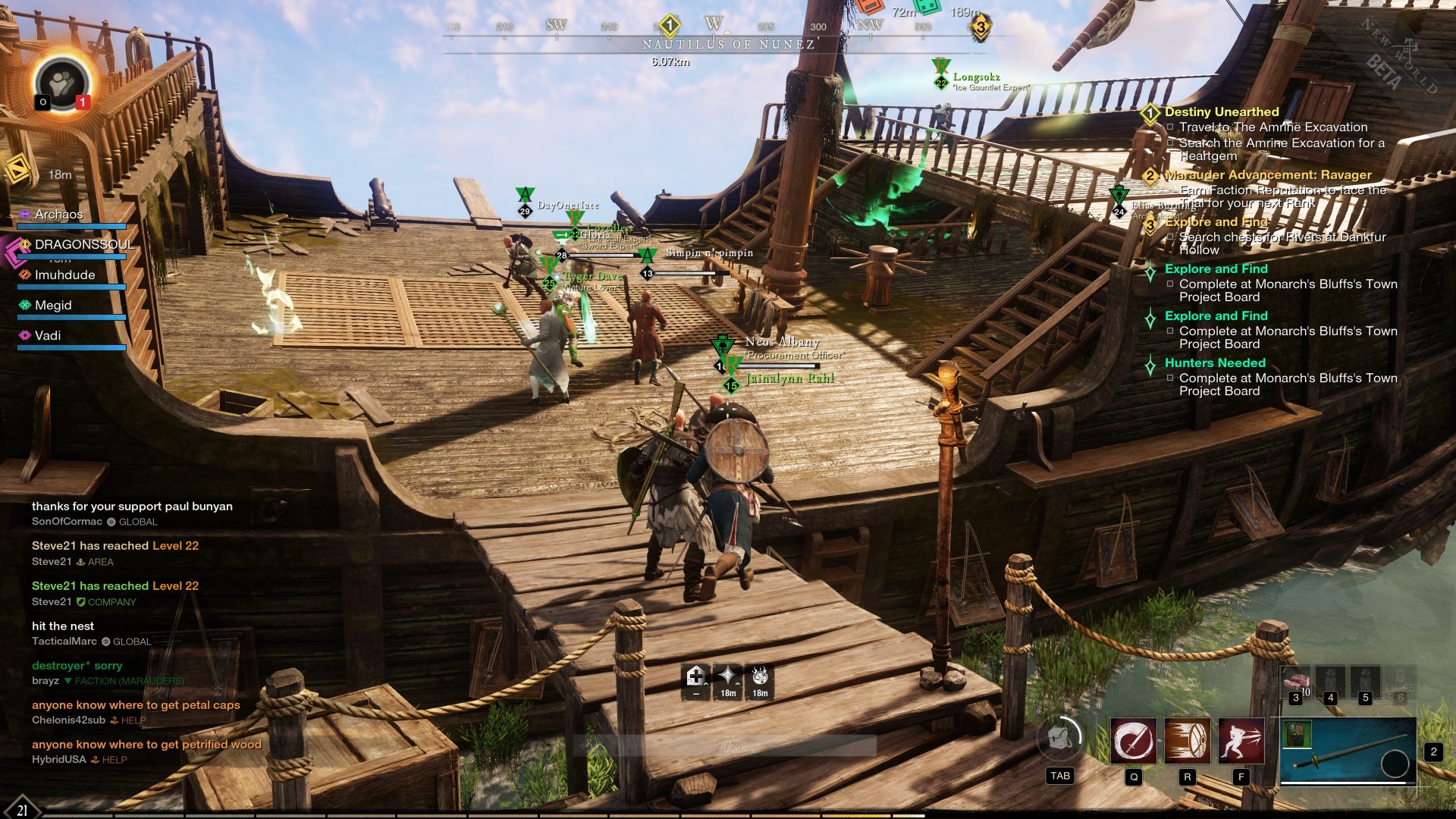Select group member Imuhdude
Screen dimensions: 1456x819
coord(64,275)
